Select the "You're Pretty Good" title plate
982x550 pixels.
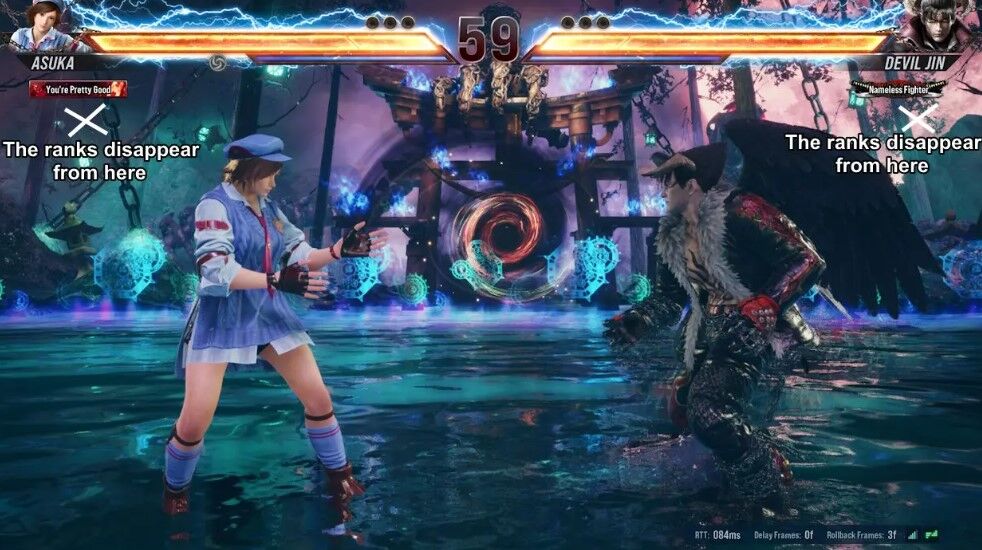tap(78, 90)
